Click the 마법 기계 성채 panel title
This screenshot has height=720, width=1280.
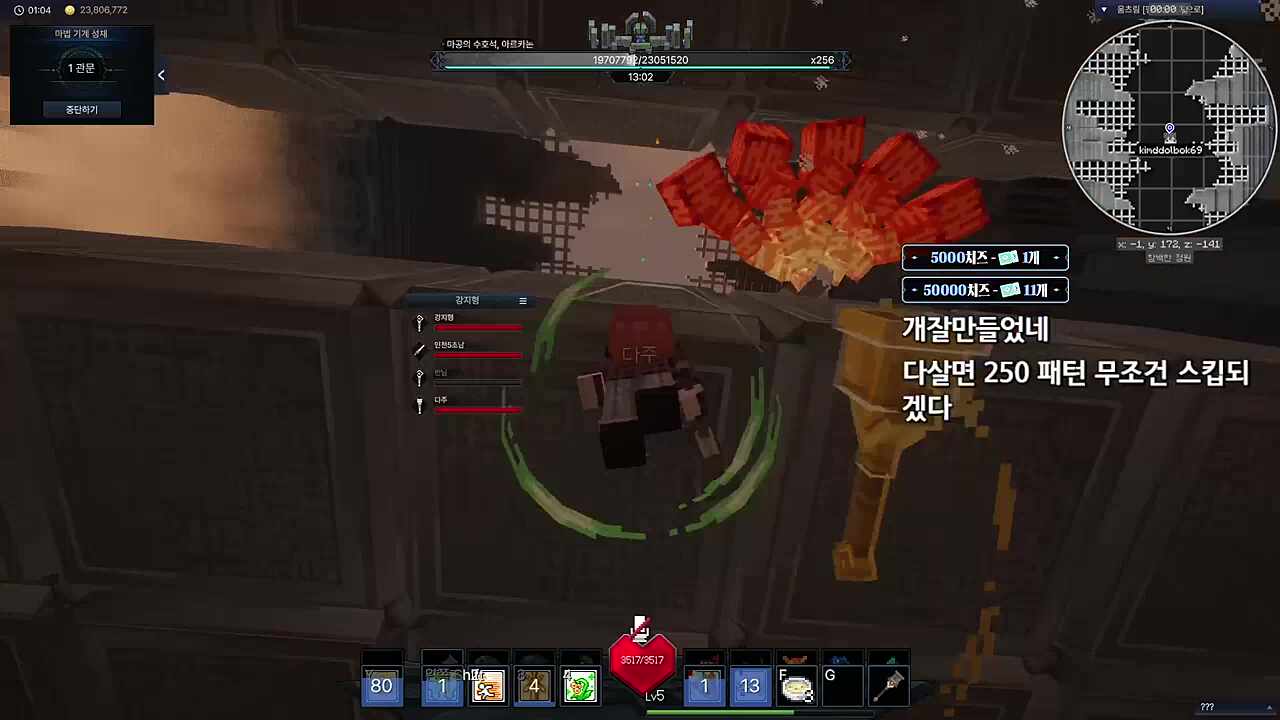(82, 33)
